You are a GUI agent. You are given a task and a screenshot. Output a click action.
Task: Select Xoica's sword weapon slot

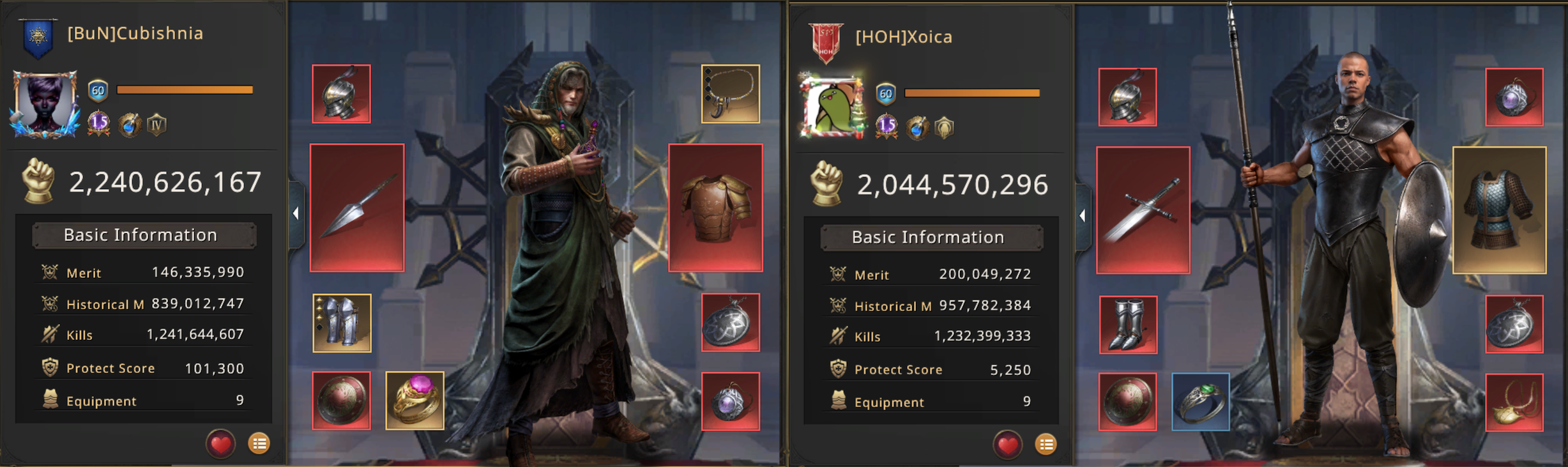point(1143,210)
